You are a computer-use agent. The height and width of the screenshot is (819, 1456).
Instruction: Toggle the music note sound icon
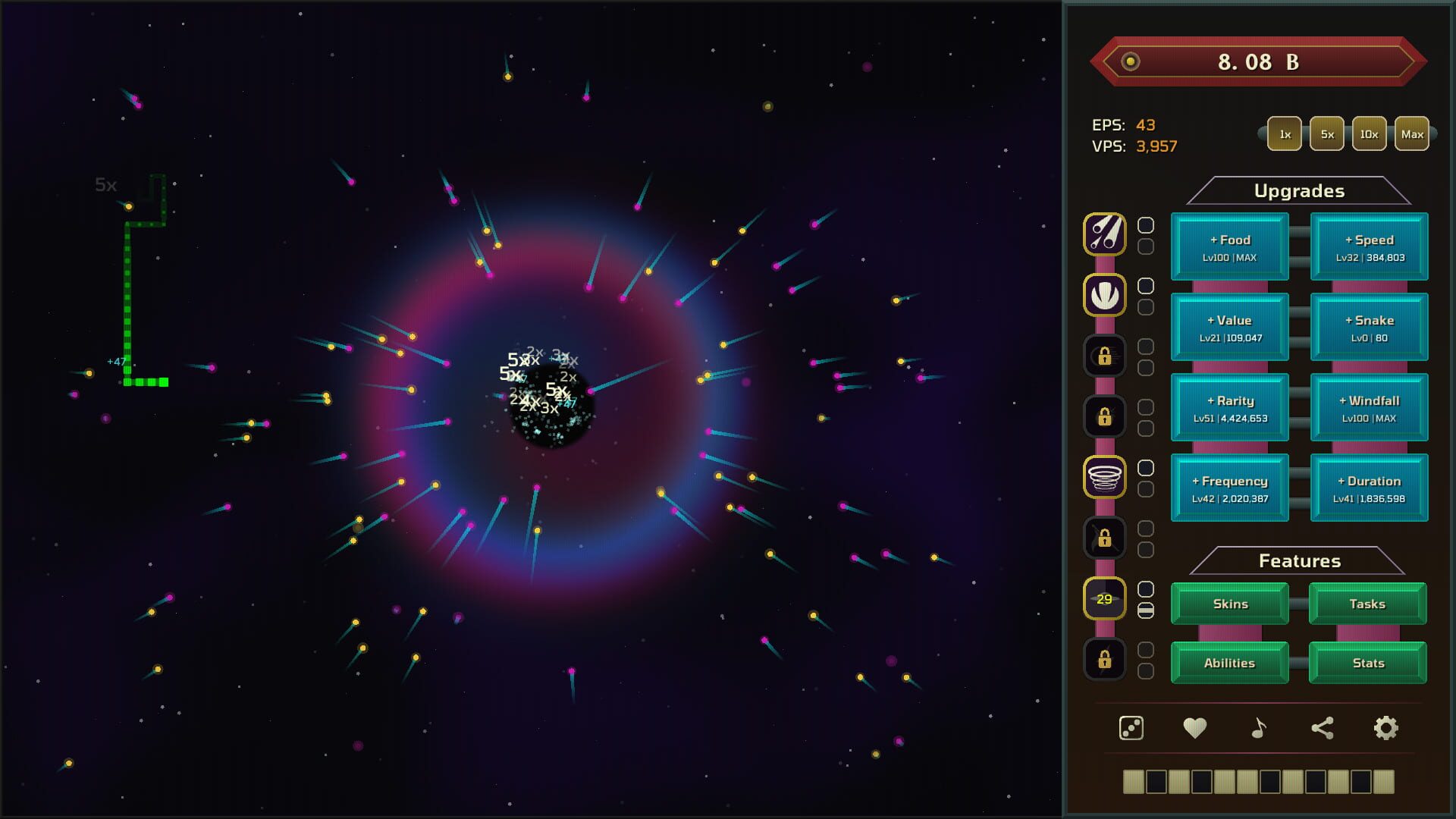(x=1258, y=727)
